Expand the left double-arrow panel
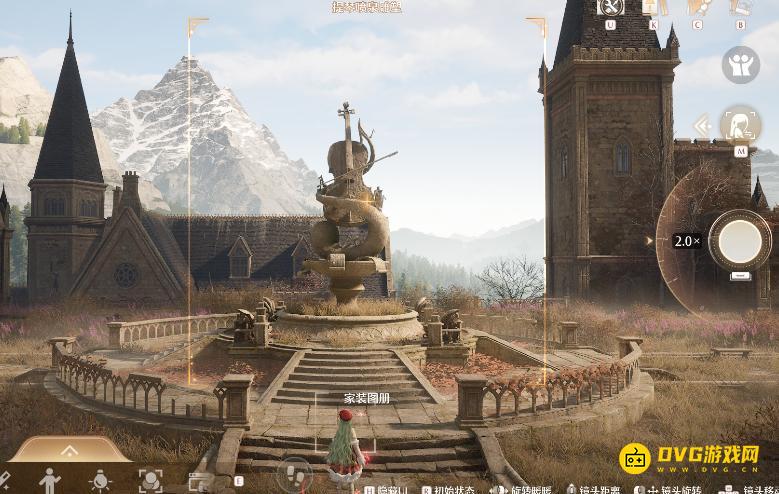The image size is (779, 494). click(x=702, y=126)
